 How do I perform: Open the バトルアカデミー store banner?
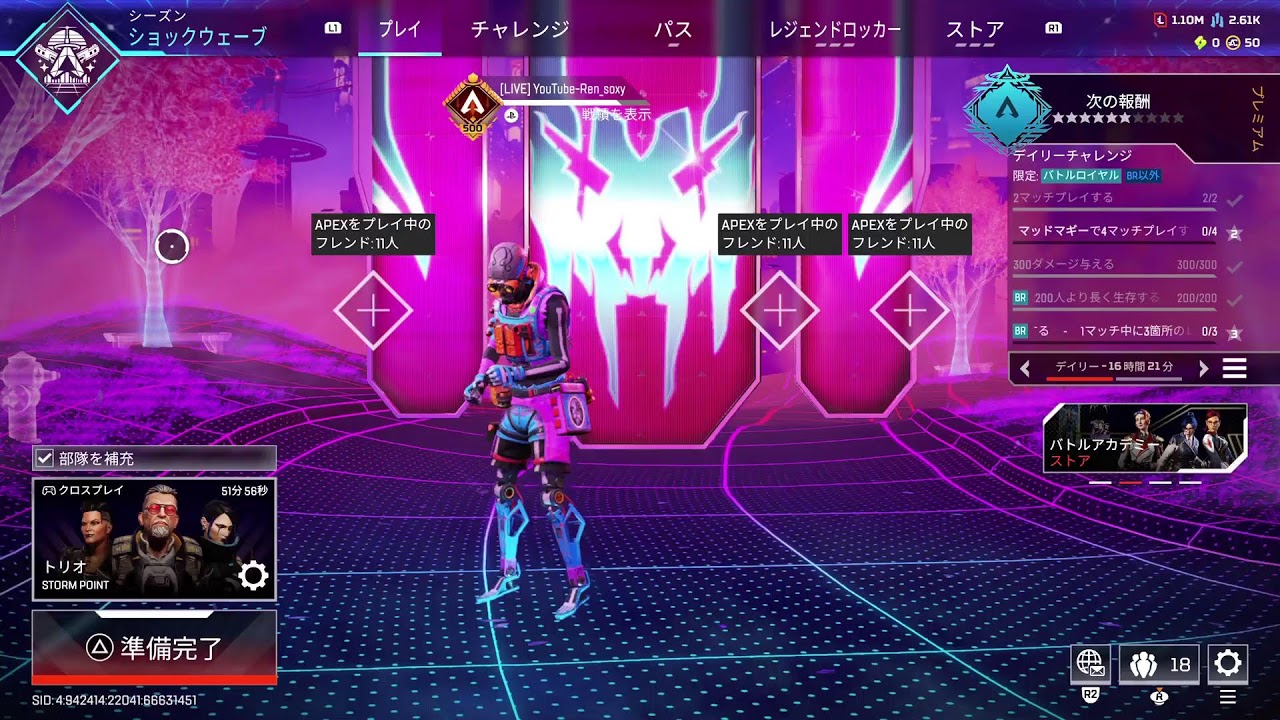[x=1146, y=437]
